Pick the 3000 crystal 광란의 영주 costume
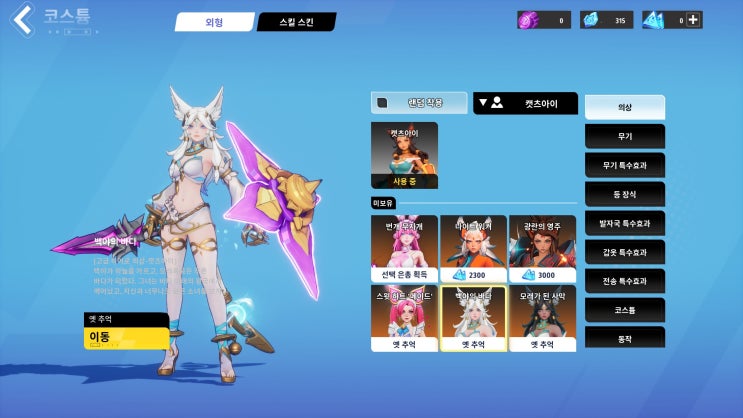This screenshot has height=418, width=743. (542, 248)
